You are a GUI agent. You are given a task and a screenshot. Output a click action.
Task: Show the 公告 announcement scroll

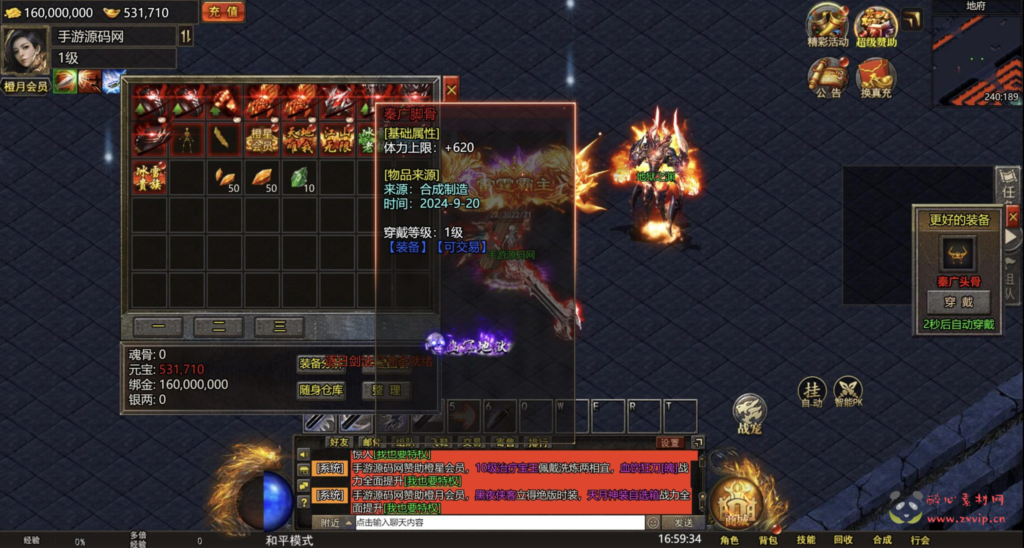pos(827,75)
